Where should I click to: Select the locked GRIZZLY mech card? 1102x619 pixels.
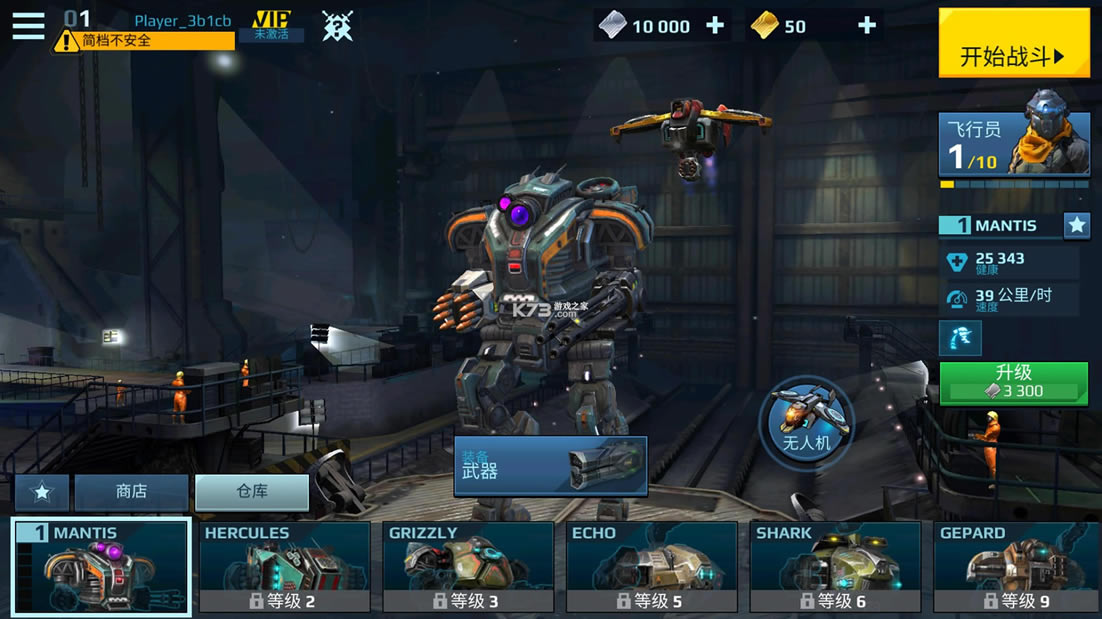[x=468, y=566]
